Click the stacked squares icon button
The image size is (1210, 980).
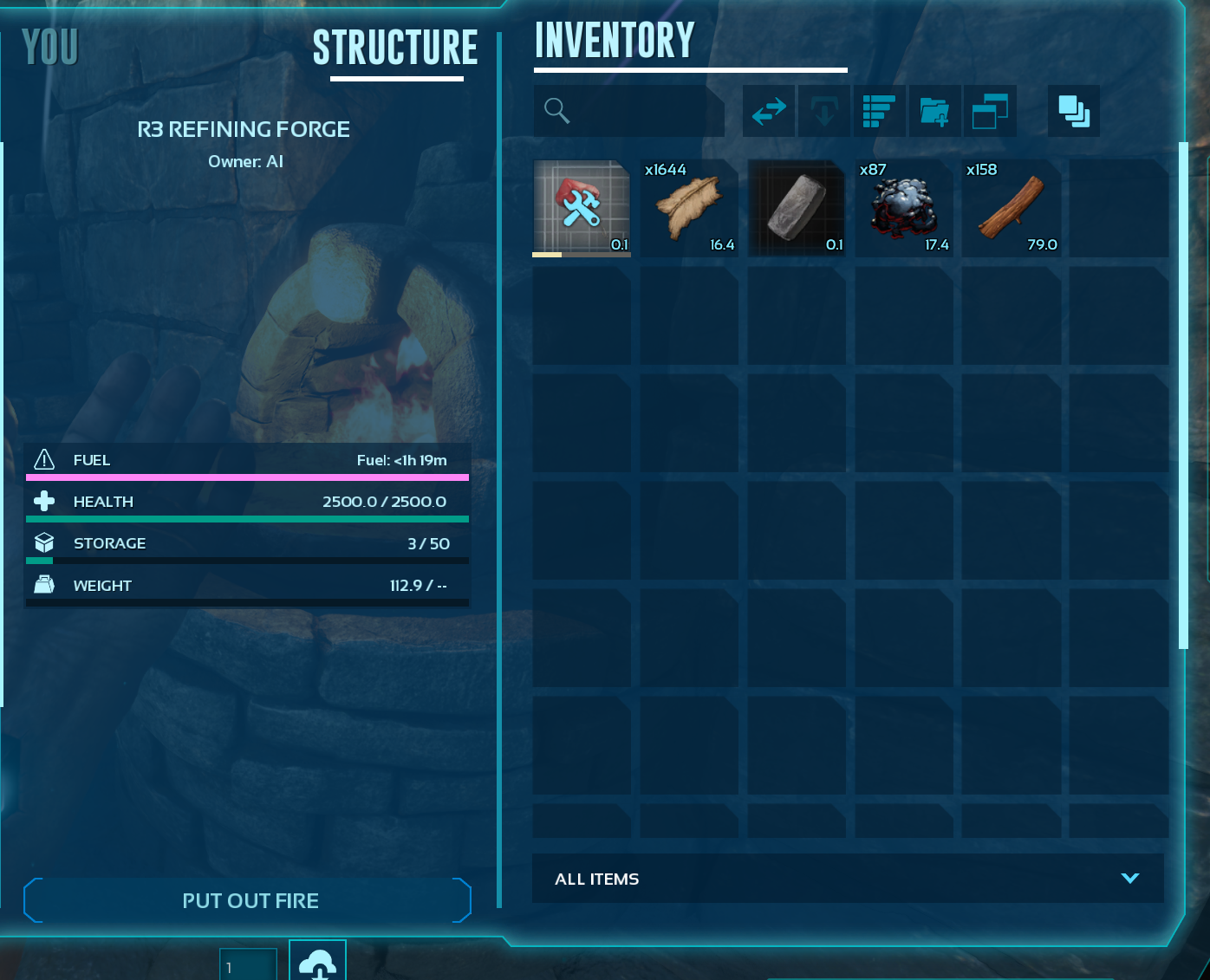[1074, 111]
